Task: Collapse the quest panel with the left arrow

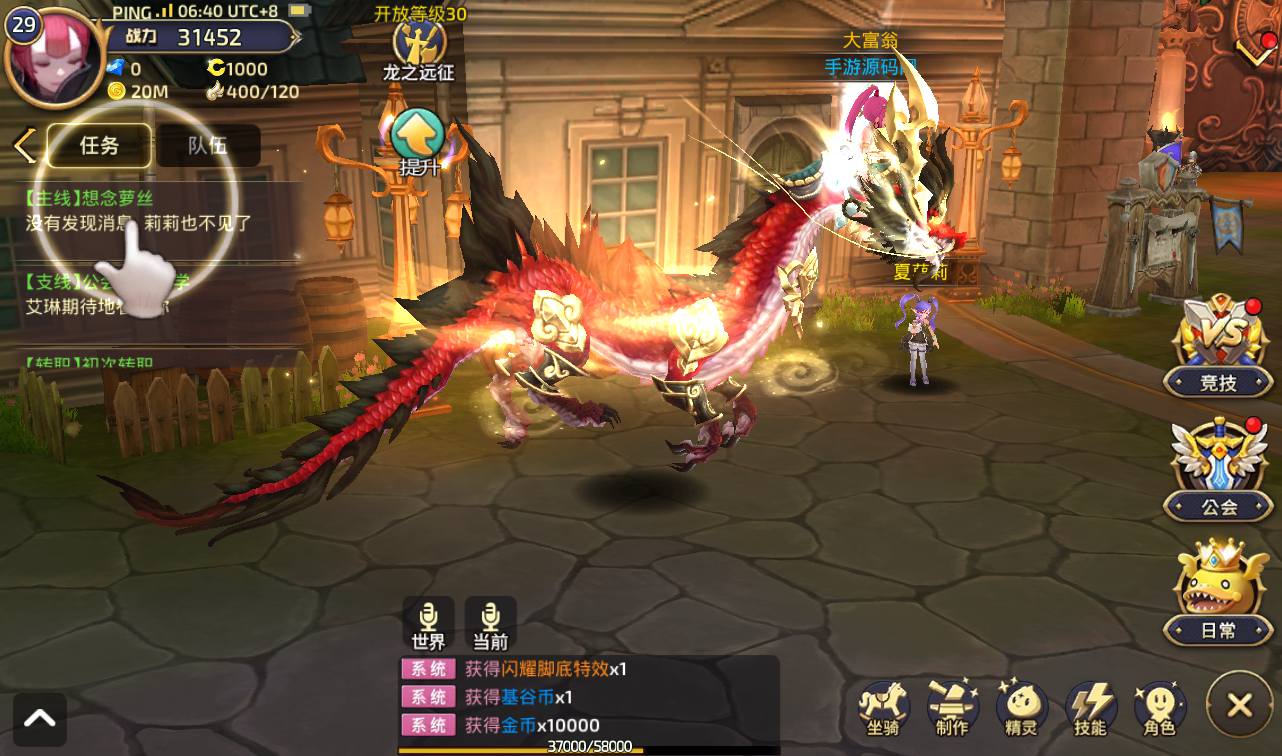Action: pos(24,146)
